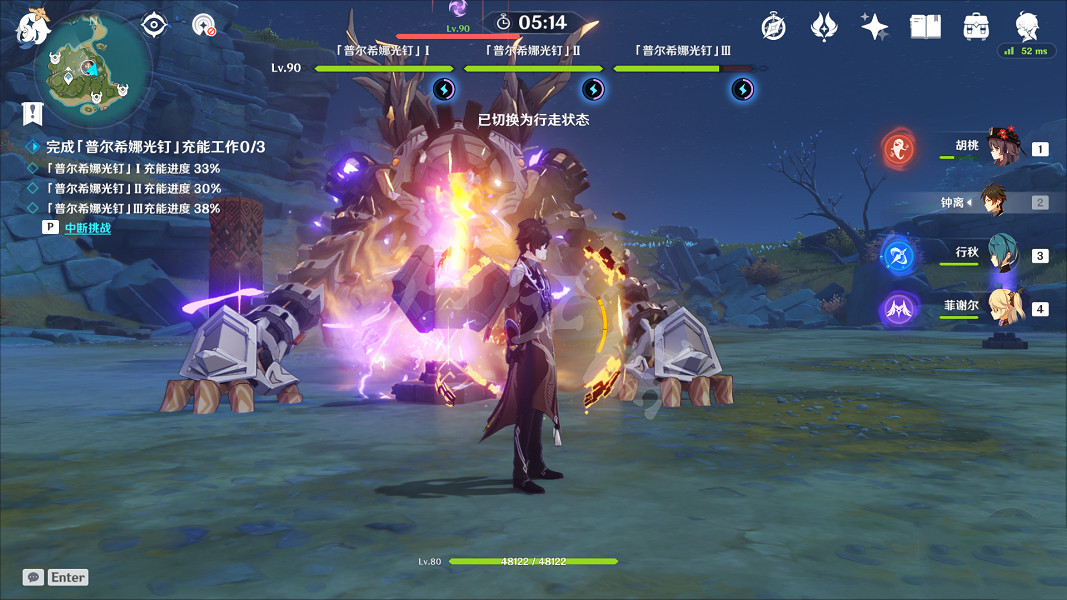
Task: Toggle the elemental sight eye icon
Action: point(154,25)
